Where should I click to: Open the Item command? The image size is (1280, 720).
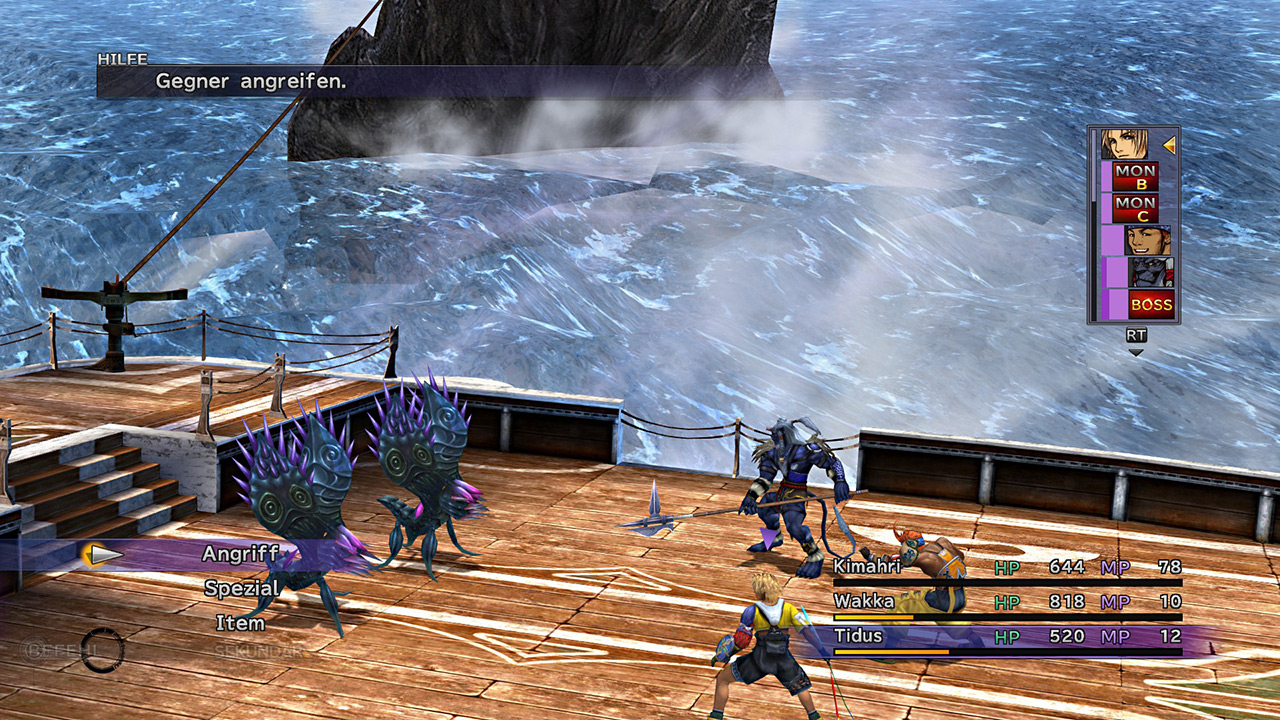[240, 623]
